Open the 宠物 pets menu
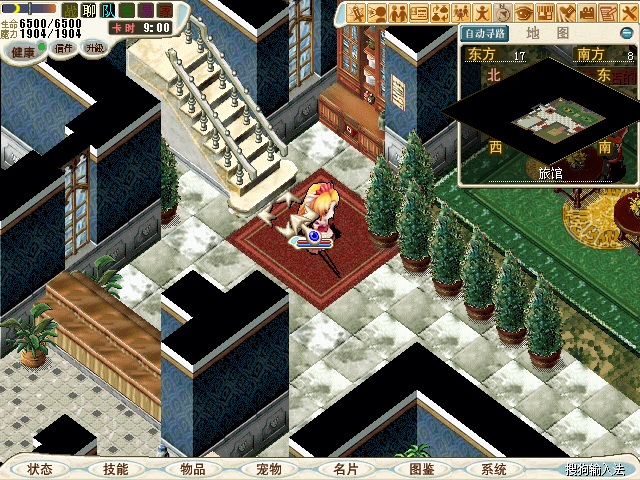The width and height of the screenshot is (640, 480). (x=268, y=468)
